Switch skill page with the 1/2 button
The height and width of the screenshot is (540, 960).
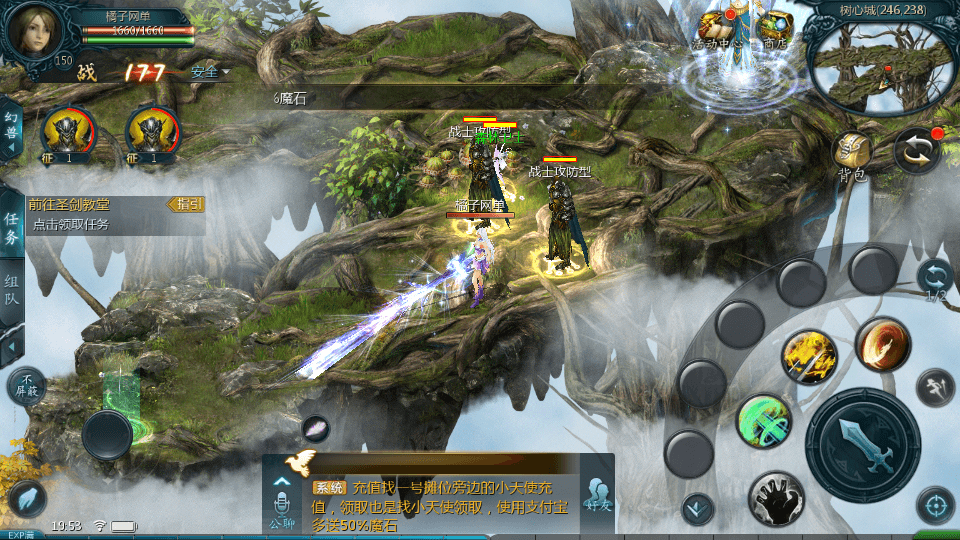pyautogui.click(x=935, y=279)
